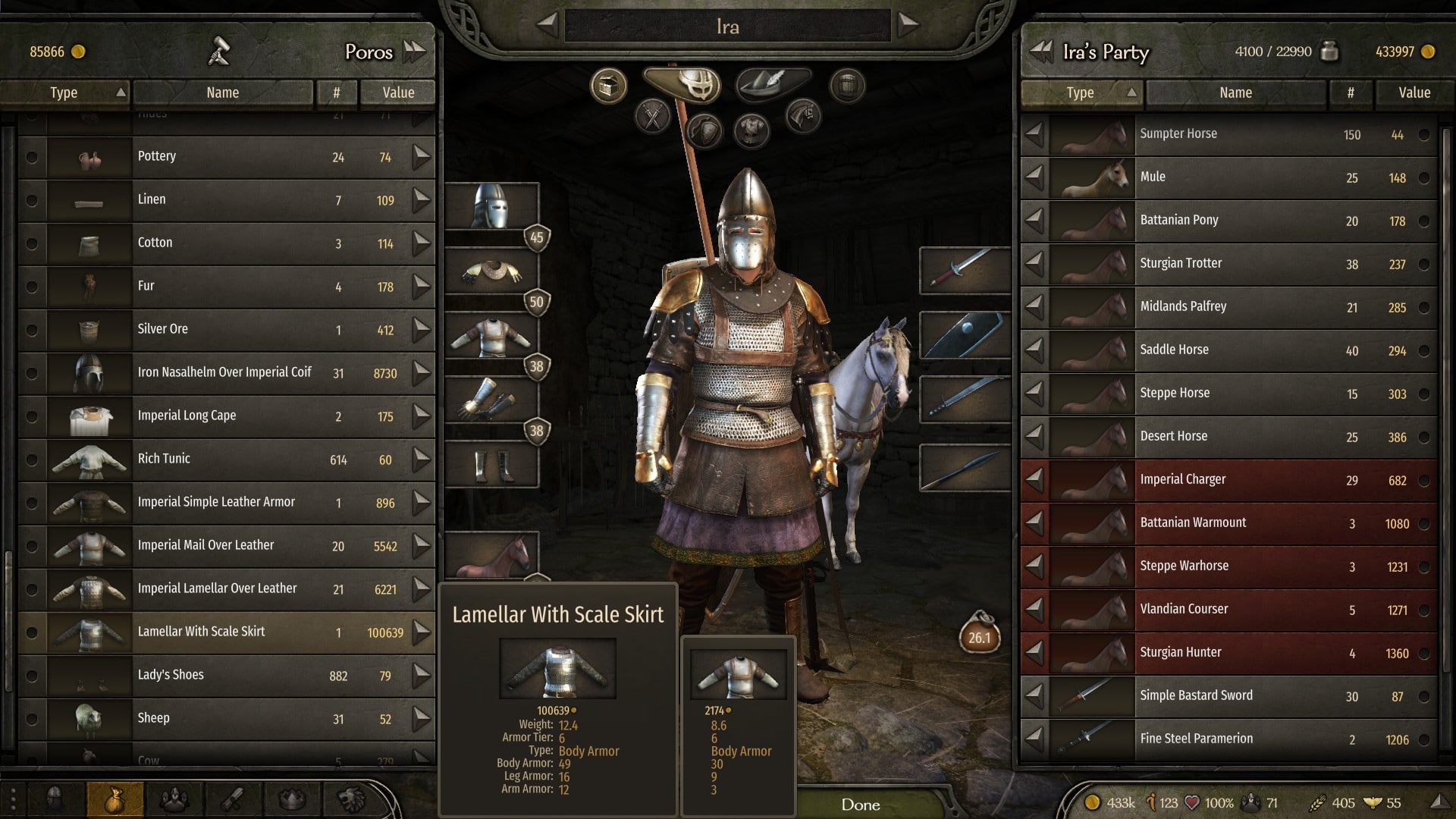Confirm the trade with the Done button
1456x819 pixels.
point(860,805)
